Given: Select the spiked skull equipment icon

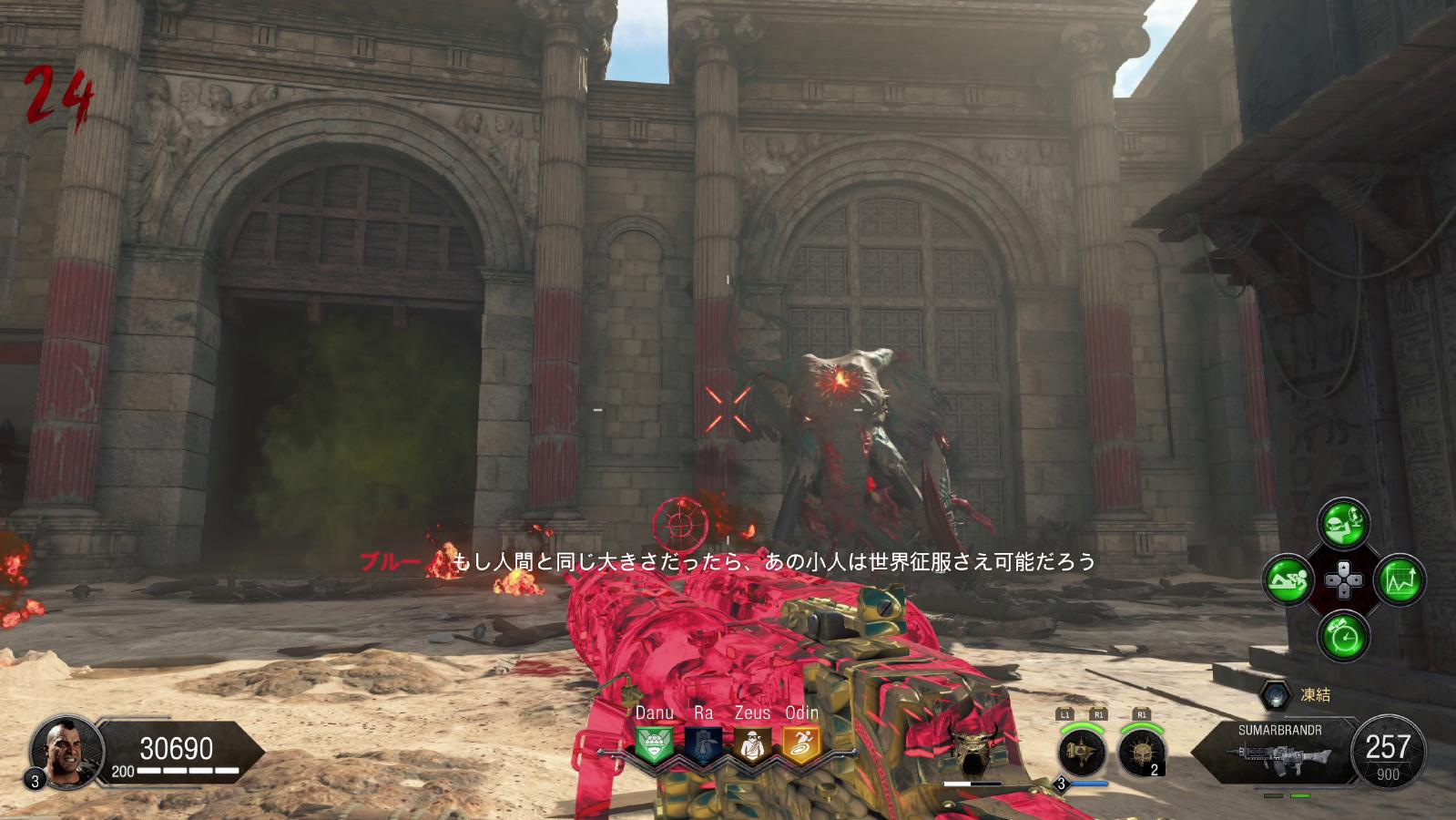Looking at the screenshot, I should [1140, 753].
